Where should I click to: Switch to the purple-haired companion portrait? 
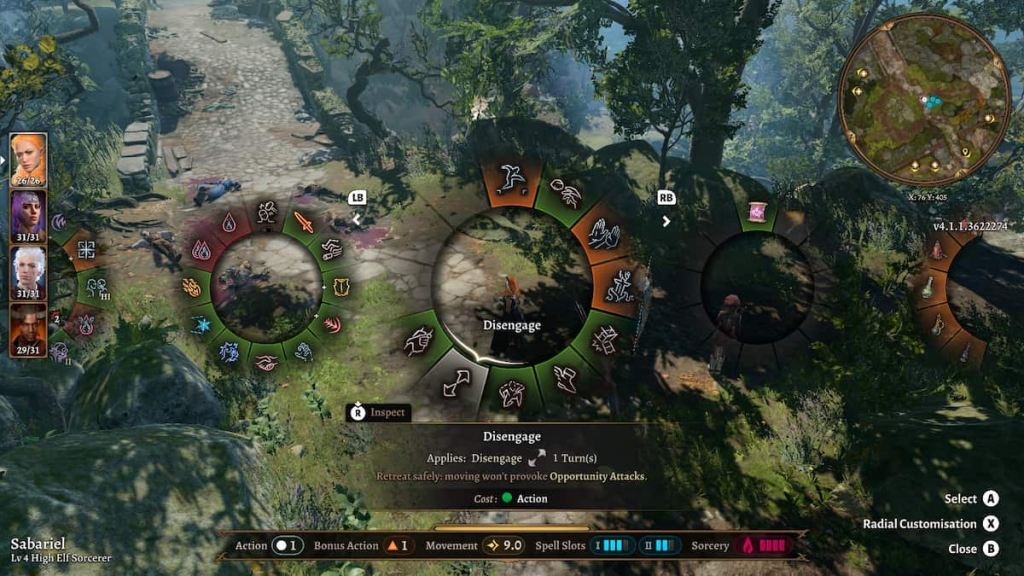(28, 215)
